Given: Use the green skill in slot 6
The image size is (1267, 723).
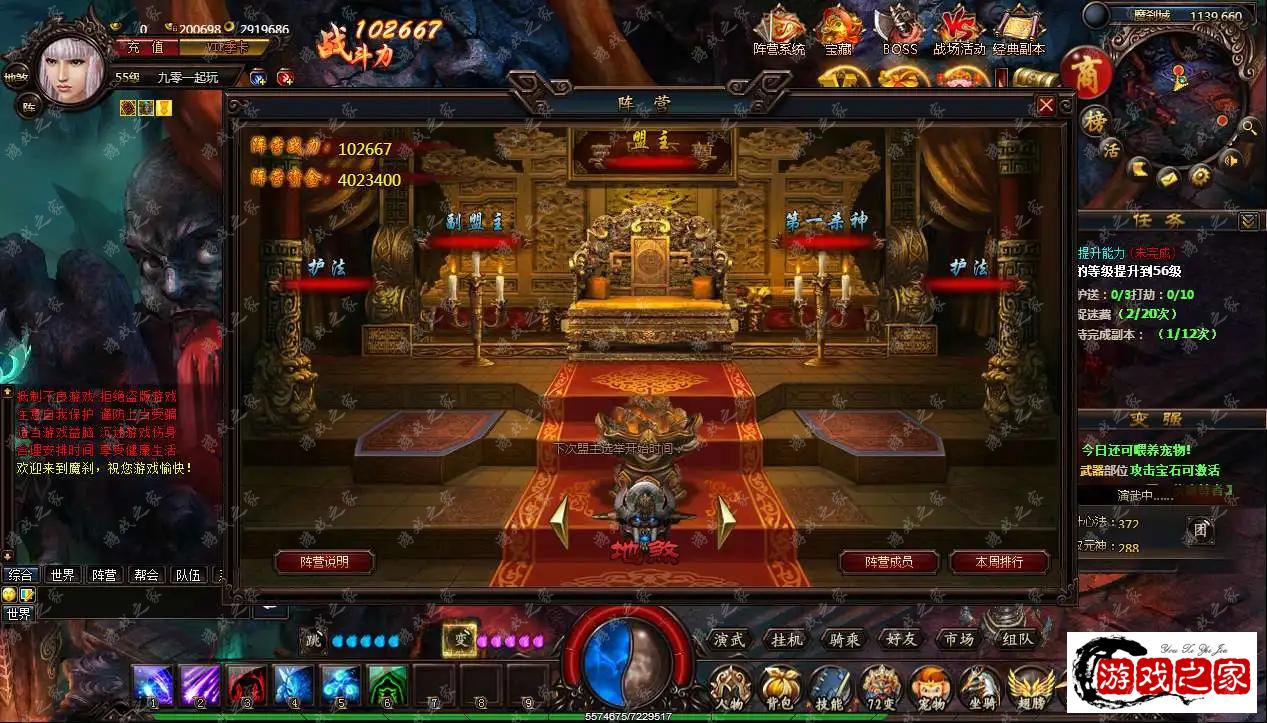Looking at the screenshot, I should point(387,686).
